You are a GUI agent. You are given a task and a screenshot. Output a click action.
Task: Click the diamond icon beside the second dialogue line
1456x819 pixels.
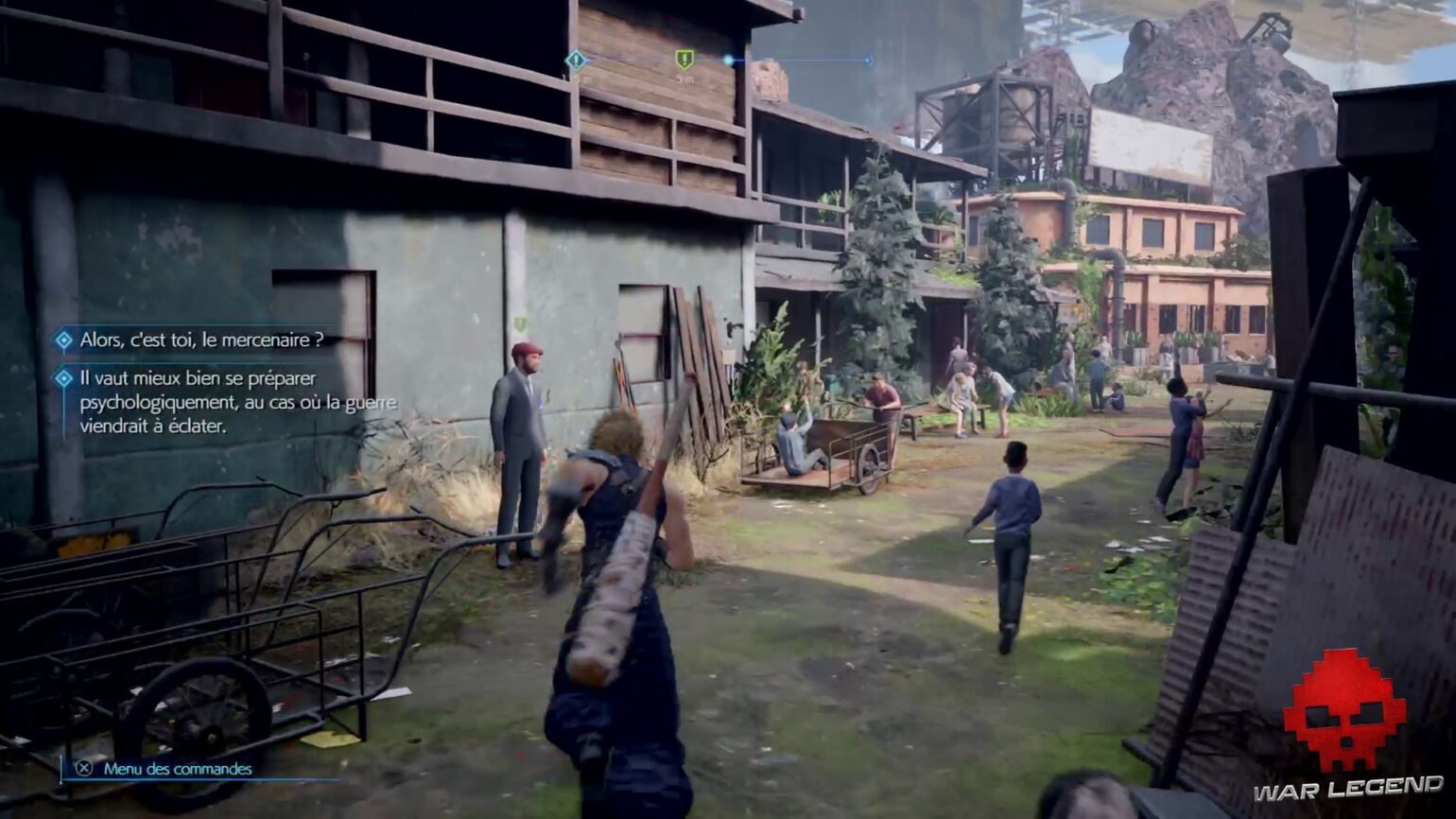point(62,378)
